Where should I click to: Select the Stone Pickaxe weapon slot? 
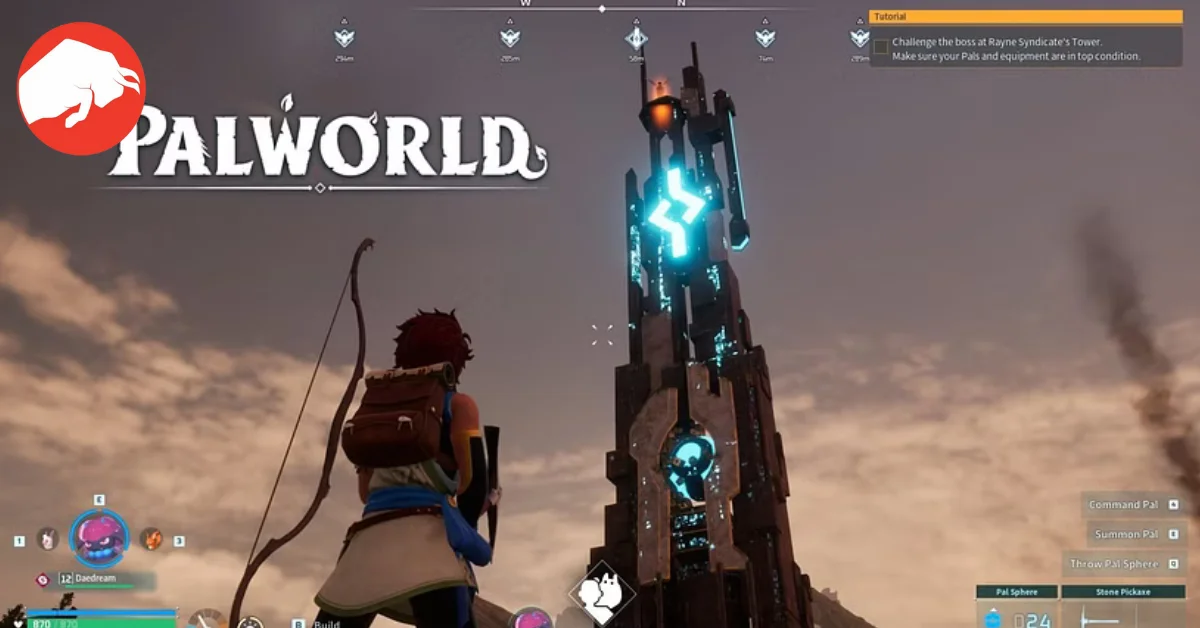click(1123, 608)
